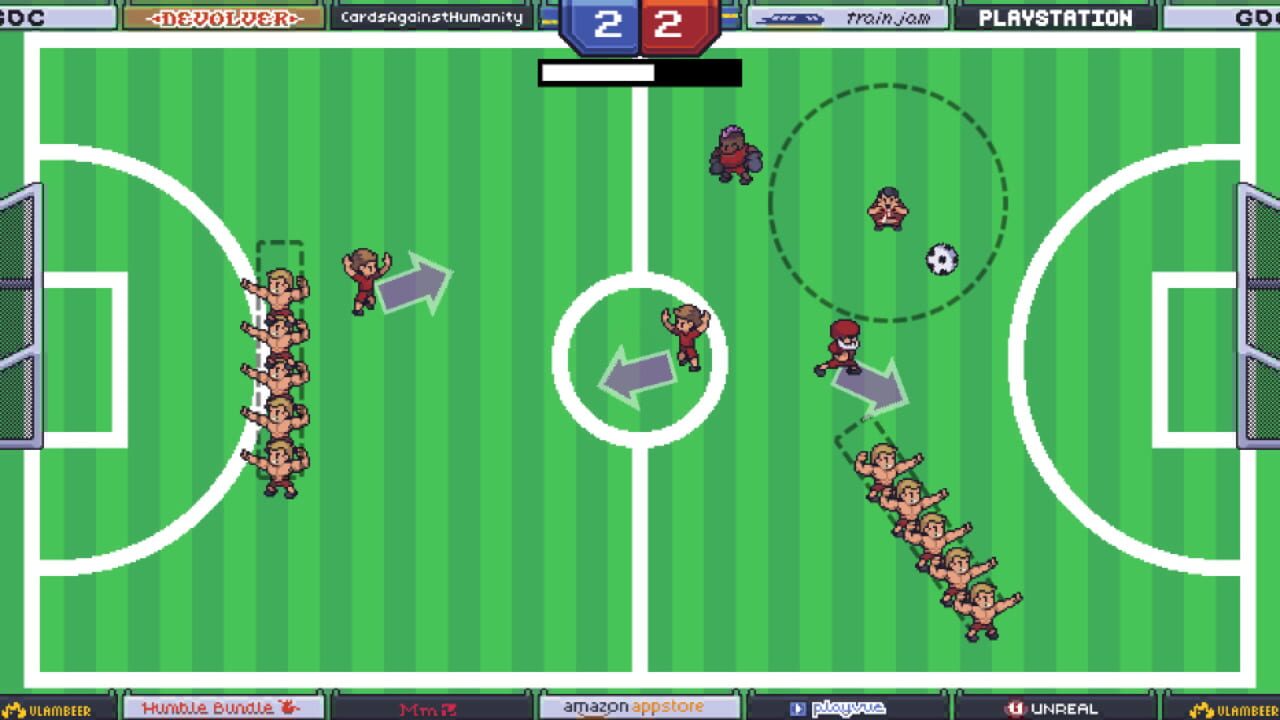This screenshot has width=1280, height=720.
Task: Click the red player inside the dashed circle
Action: click(x=887, y=210)
